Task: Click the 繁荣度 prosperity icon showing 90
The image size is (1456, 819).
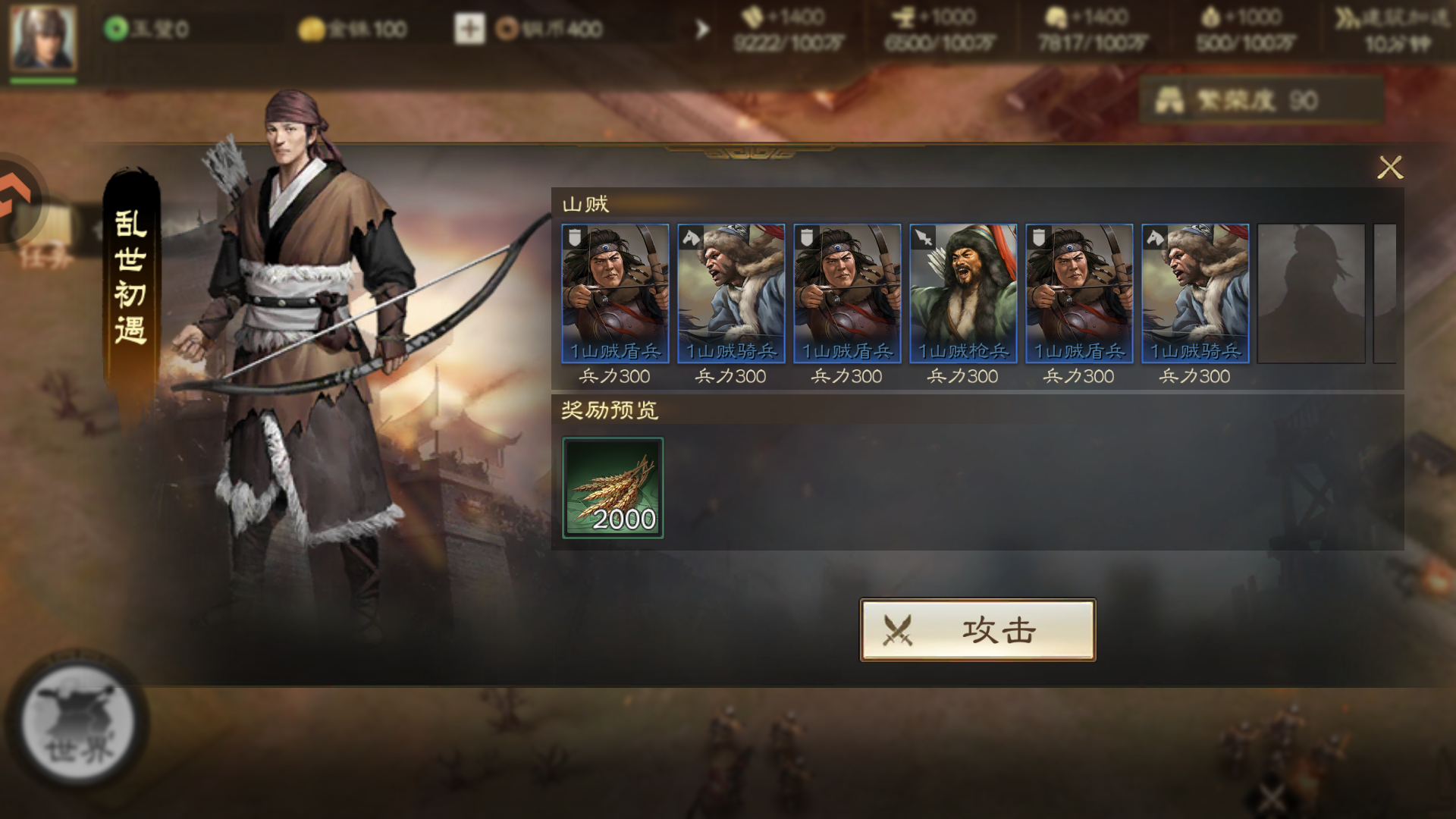Action: click(x=1167, y=99)
